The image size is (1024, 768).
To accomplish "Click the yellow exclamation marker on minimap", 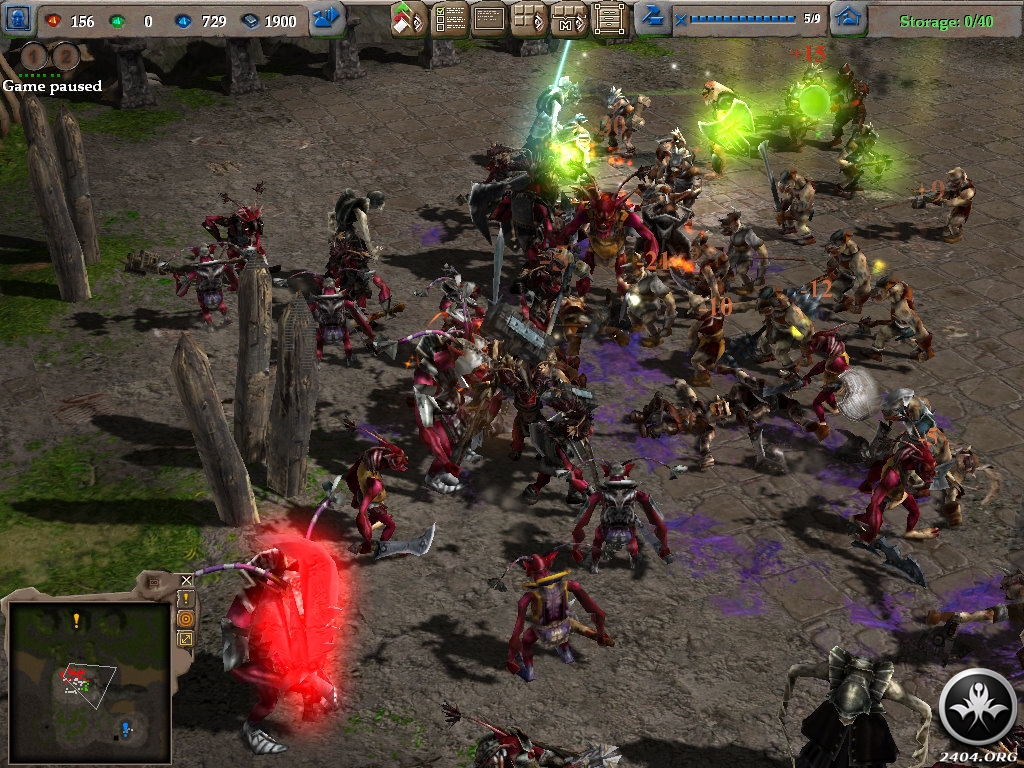I will click(x=76, y=621).
